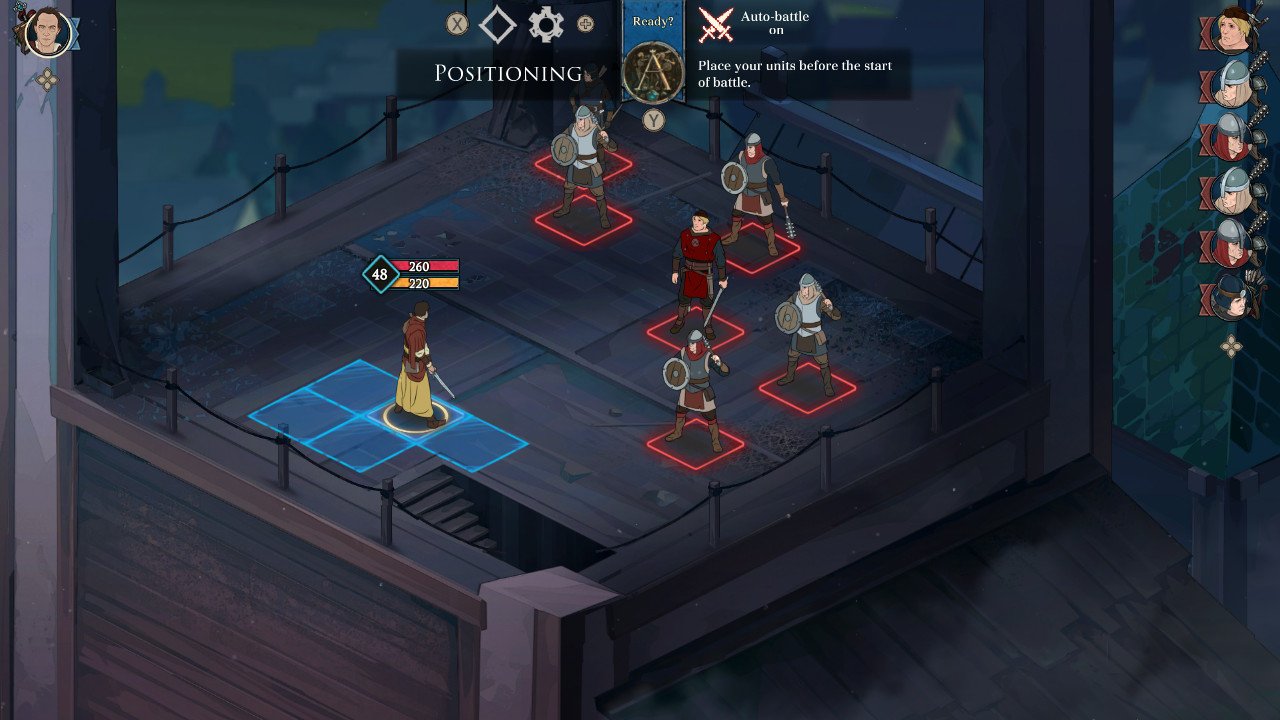
Task: Click the Positioning header label
Action: pos(508,73)
